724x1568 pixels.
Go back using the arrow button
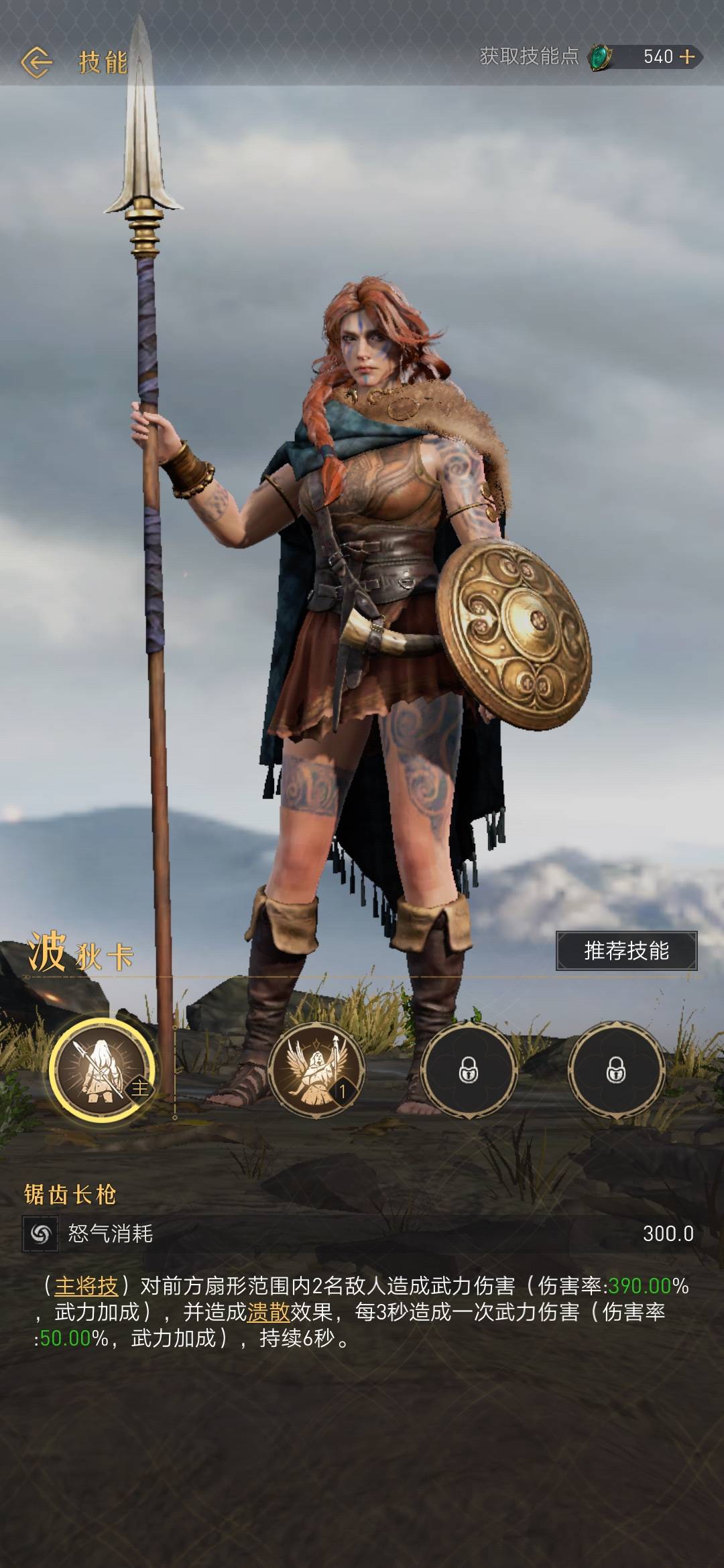pos(36,62)
